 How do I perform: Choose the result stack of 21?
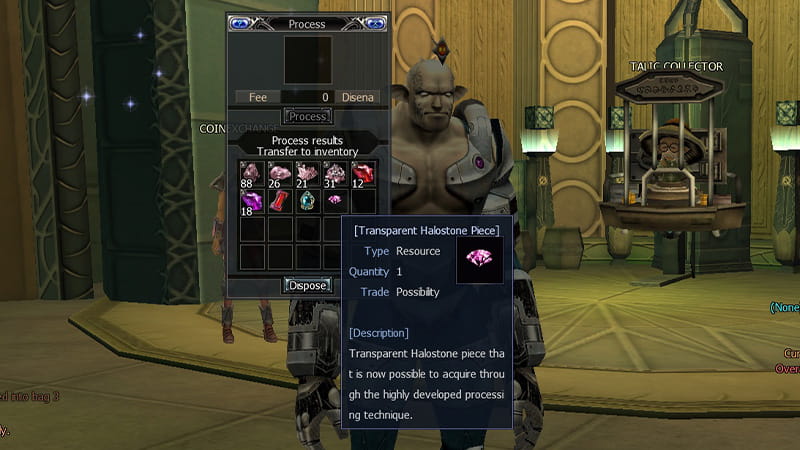[x=306, y=174]
